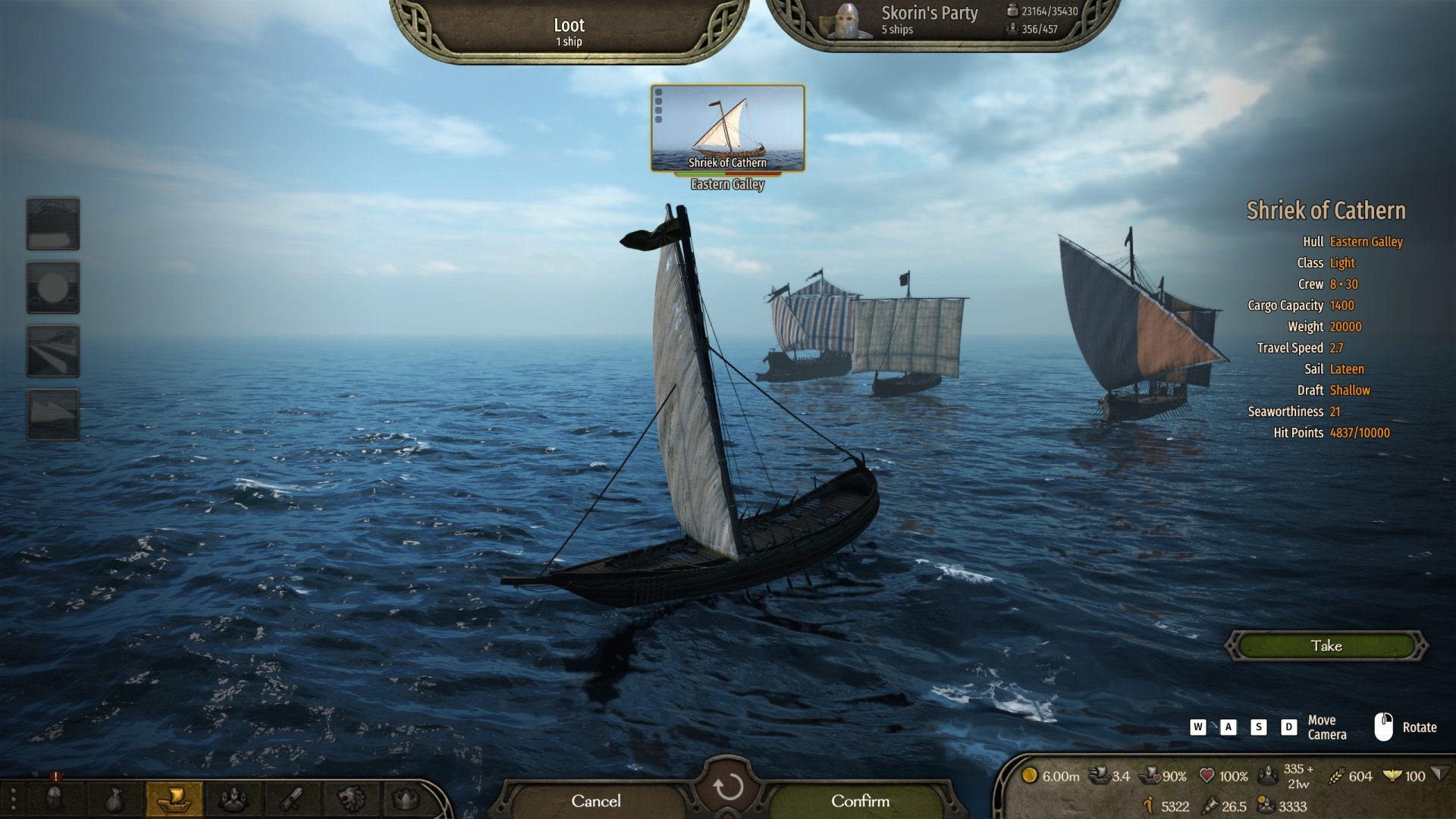1456x819 pixels.
Task: Open the kingdom screen crown icon
Action: [x=406, y=799]
